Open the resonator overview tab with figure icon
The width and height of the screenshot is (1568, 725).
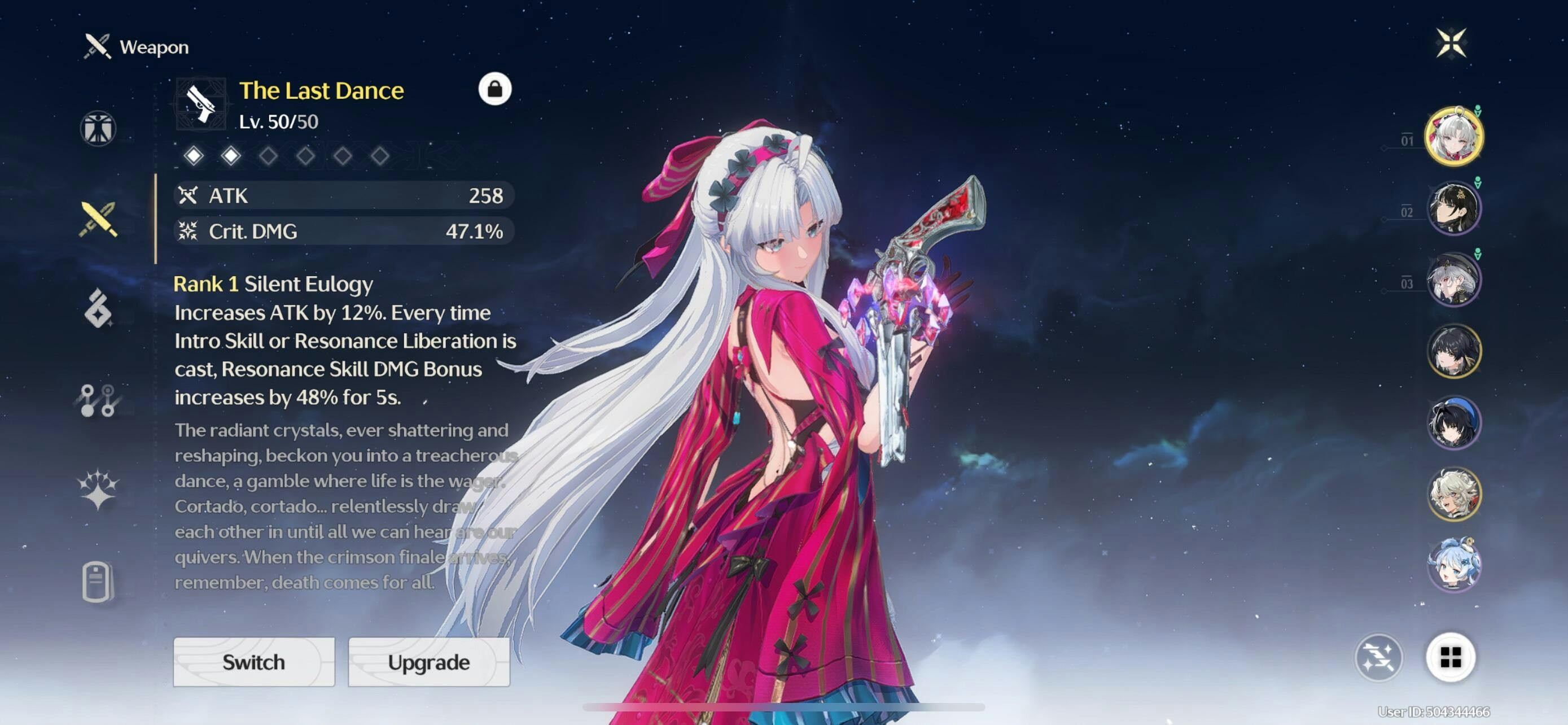point(98,128)
